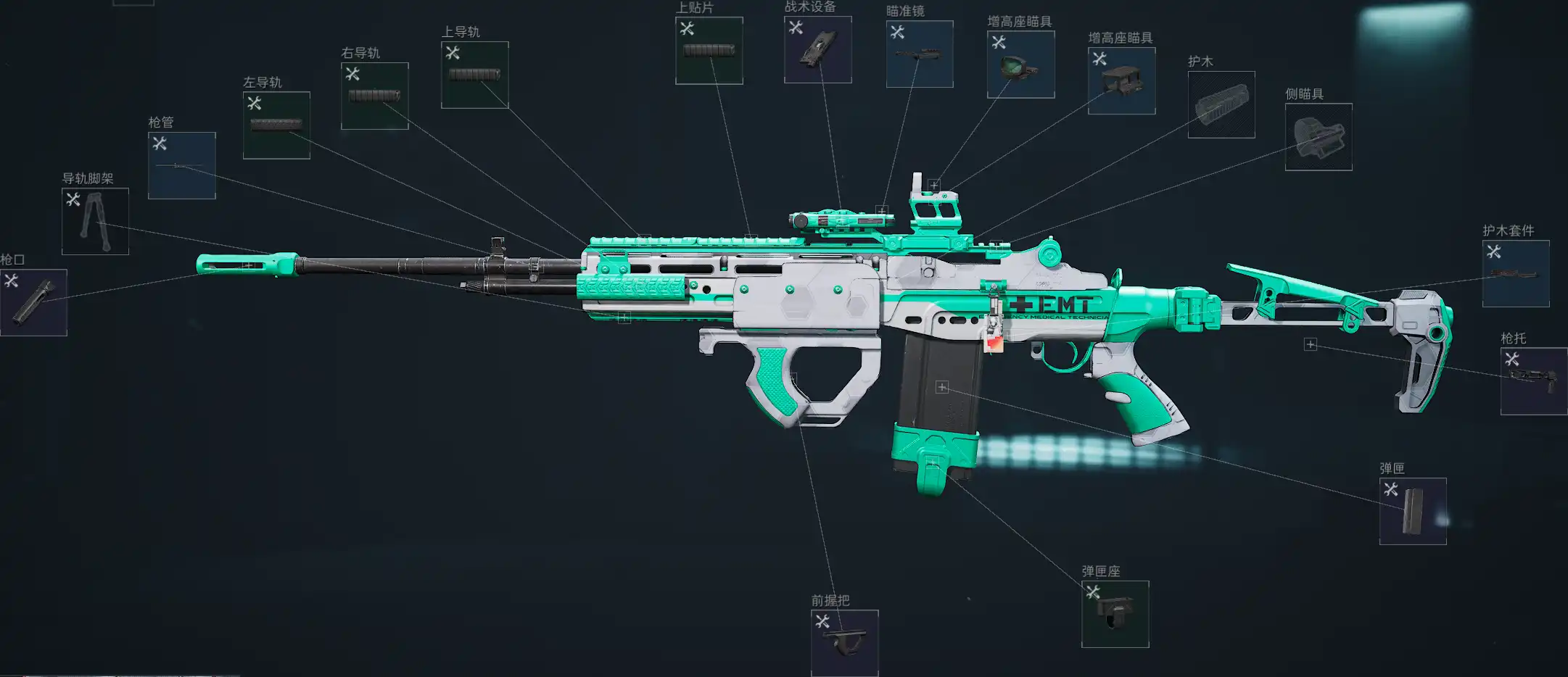Select the 弹匣 magazine slot
This screenshot has height=677, width=1568.
pyautogui.click(x=1412, y=511)
